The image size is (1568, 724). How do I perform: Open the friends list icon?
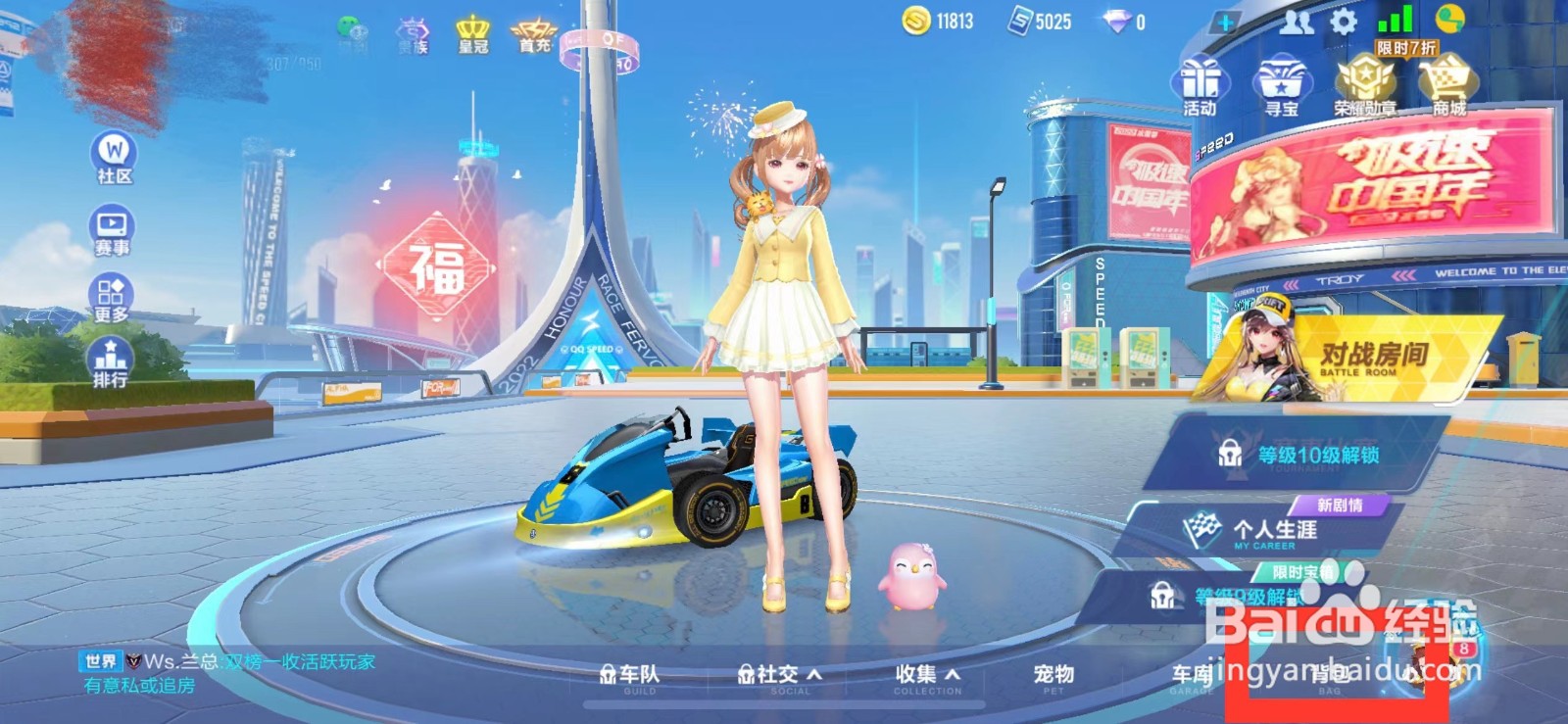(1296, 23)
